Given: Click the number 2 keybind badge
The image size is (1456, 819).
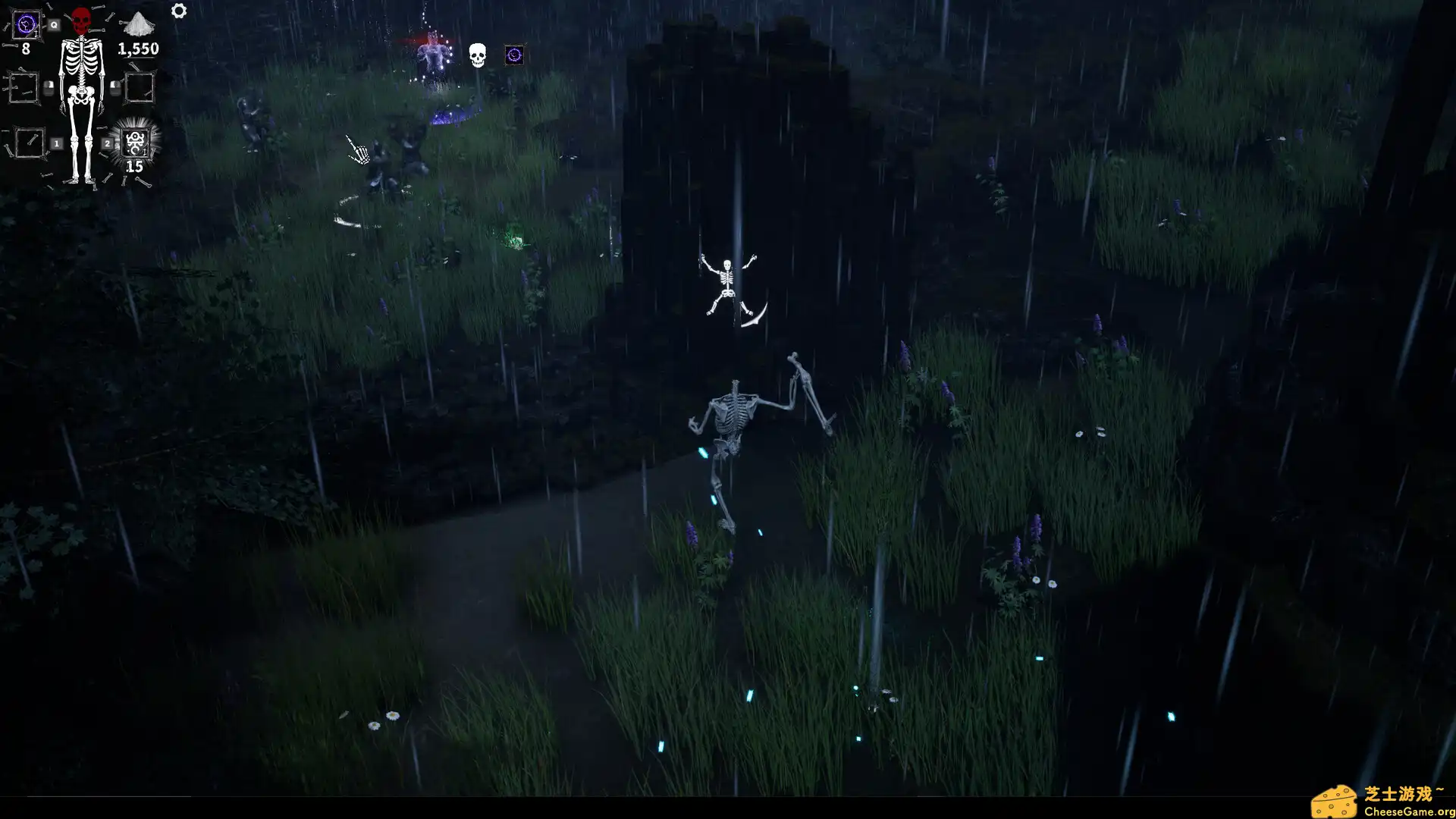Looking at the screenshot, I should click(x=108, y=143).
